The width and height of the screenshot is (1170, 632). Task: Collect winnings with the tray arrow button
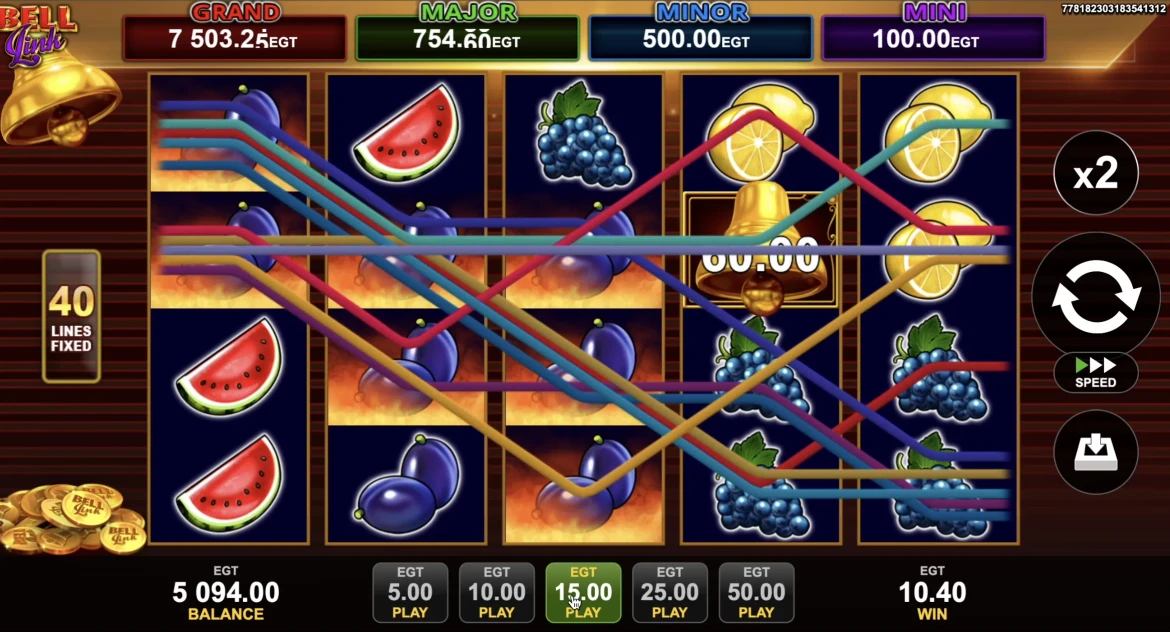point(1095,452)
